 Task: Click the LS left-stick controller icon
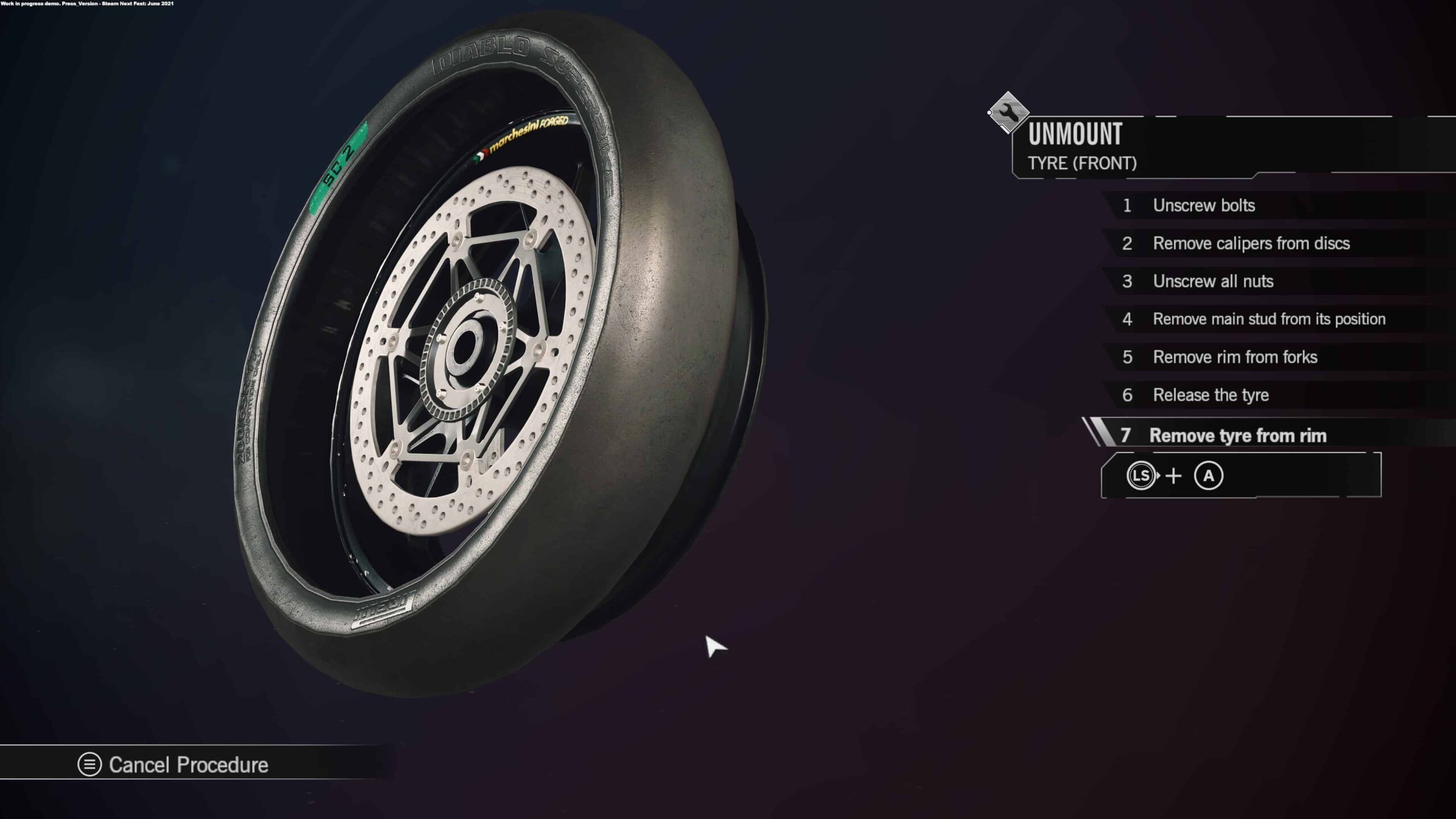click(x=1142, y=476)
